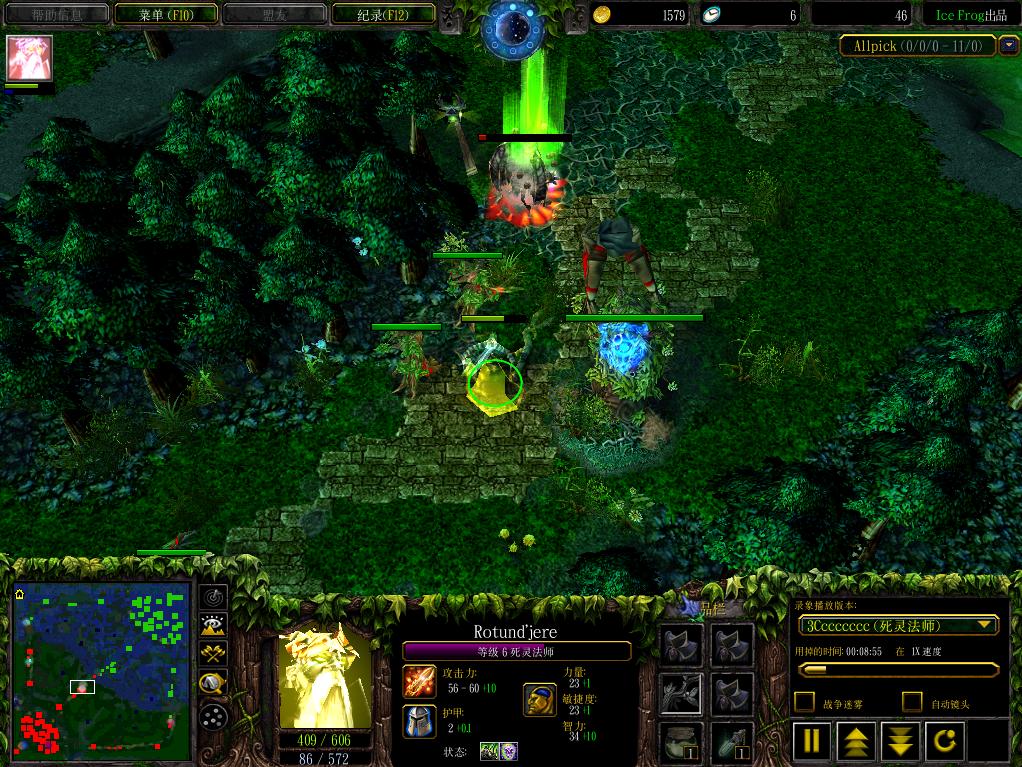Toggle minimap terrain display button
This screenshot has height=767, width=1022.
[x=213, y=627]
